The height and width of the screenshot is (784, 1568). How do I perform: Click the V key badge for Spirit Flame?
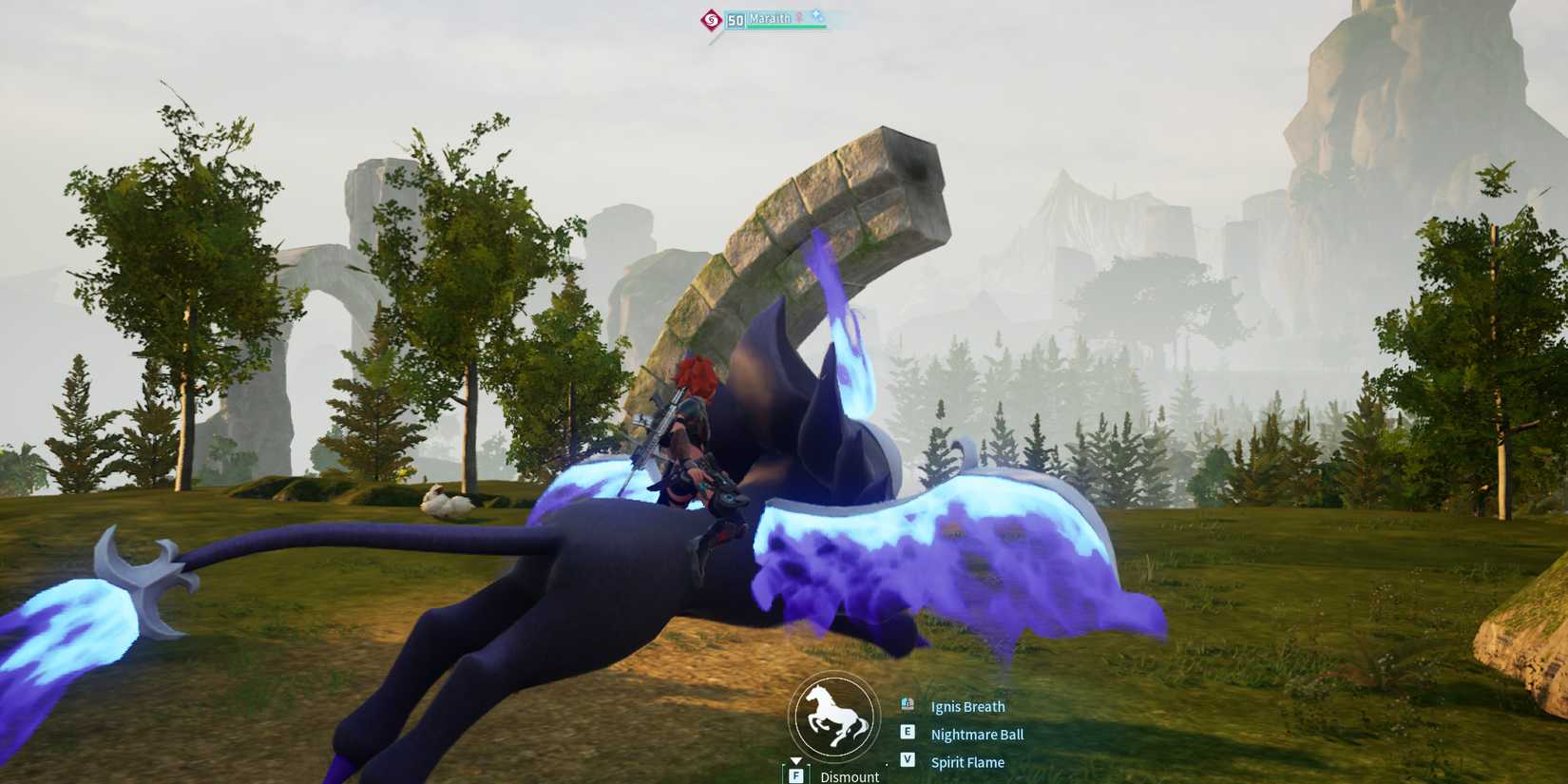pos(908,759)
